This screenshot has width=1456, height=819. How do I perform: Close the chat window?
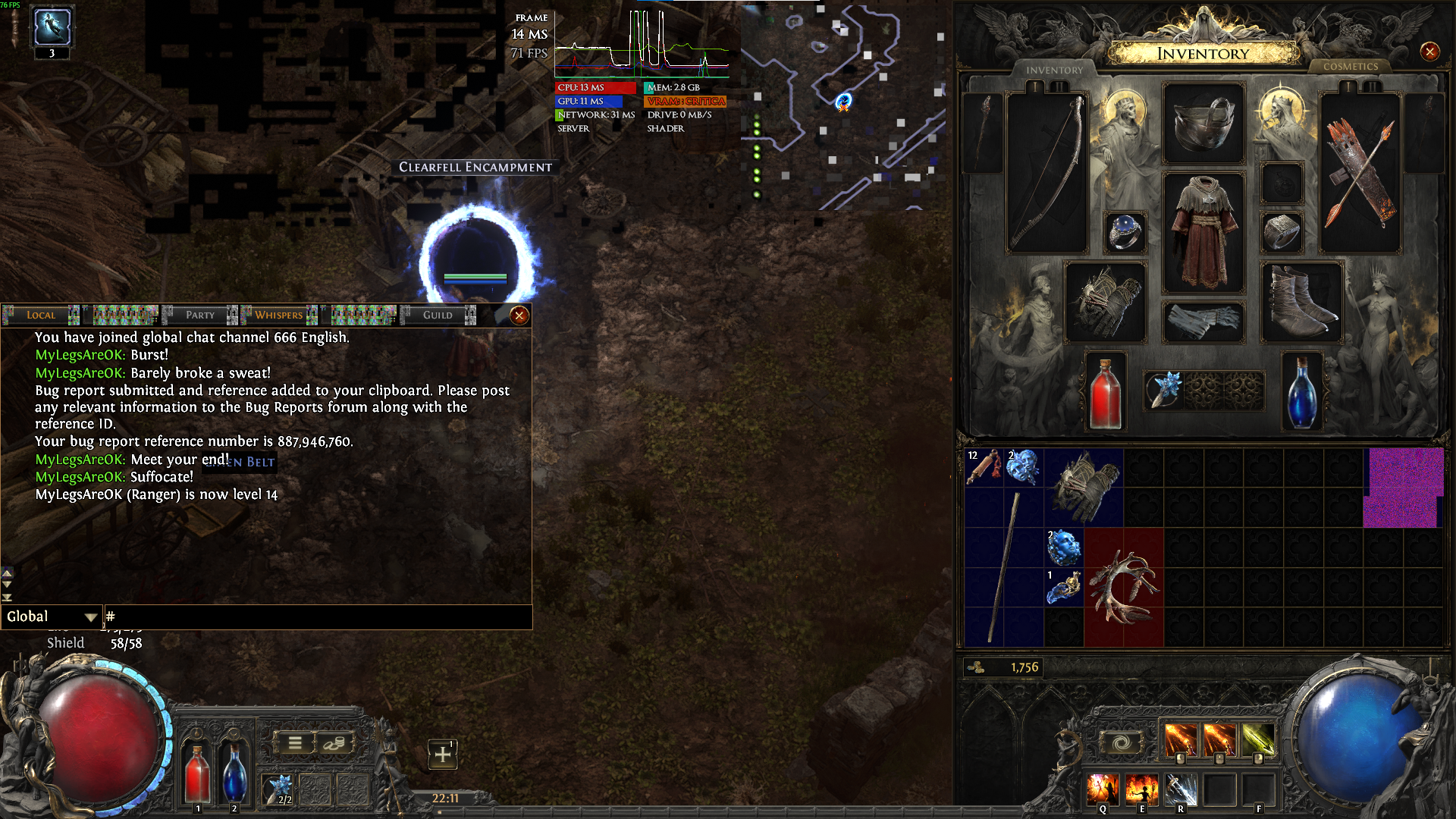click(519, 315)
